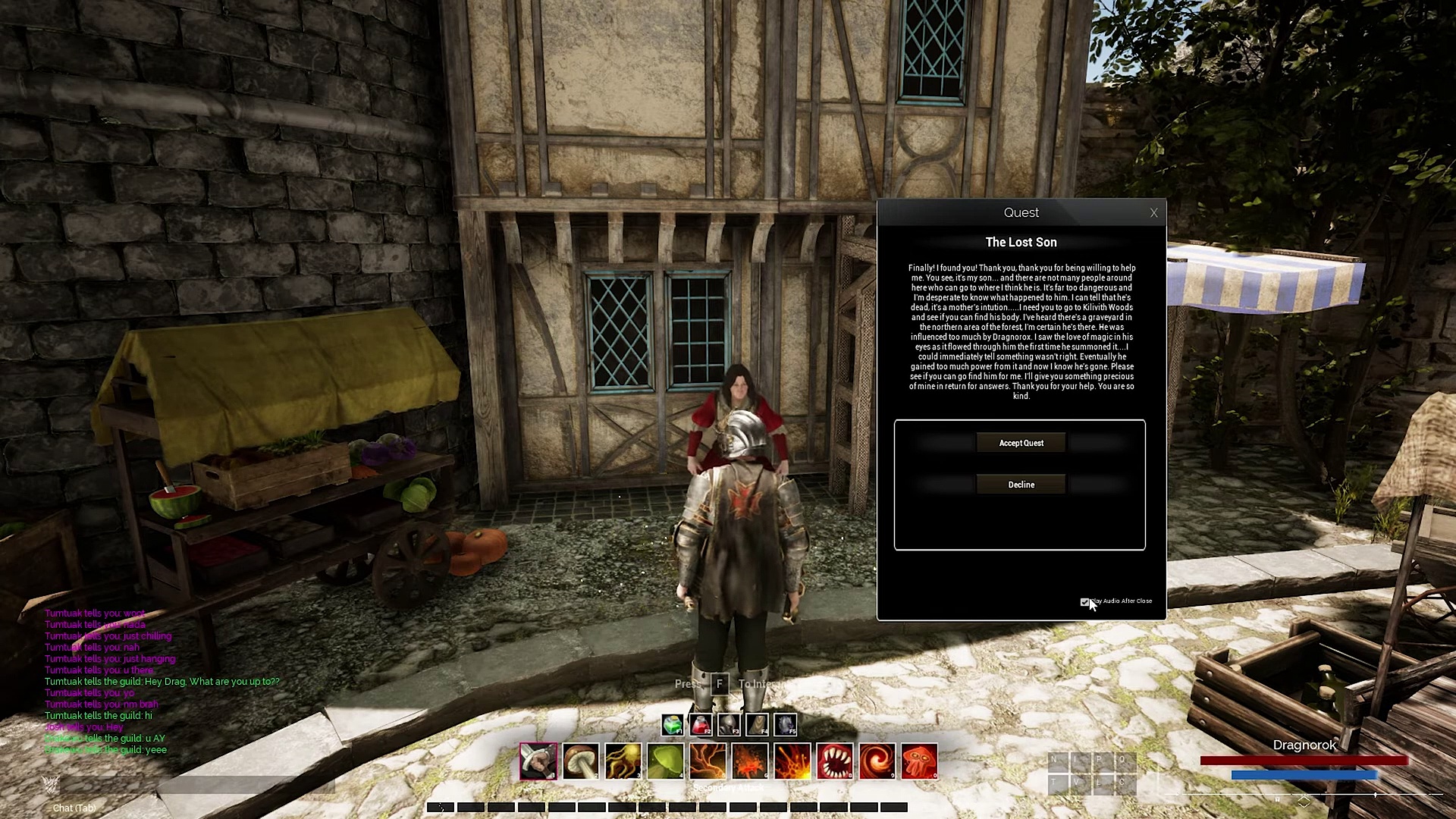This screenshot has height=819, width=1456.
Task: Open the chat box
Action: pyautogui.click(x=74, y=808)
